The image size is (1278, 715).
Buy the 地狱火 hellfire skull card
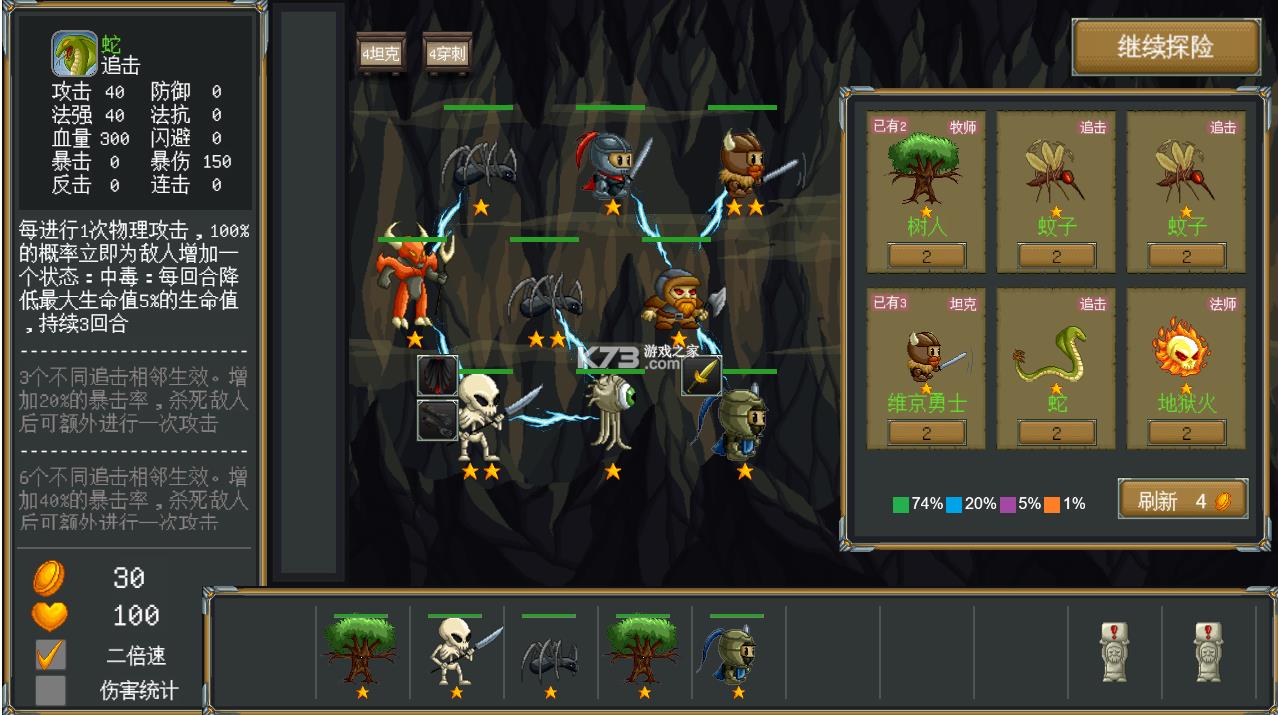click(x=1186, y=367)
